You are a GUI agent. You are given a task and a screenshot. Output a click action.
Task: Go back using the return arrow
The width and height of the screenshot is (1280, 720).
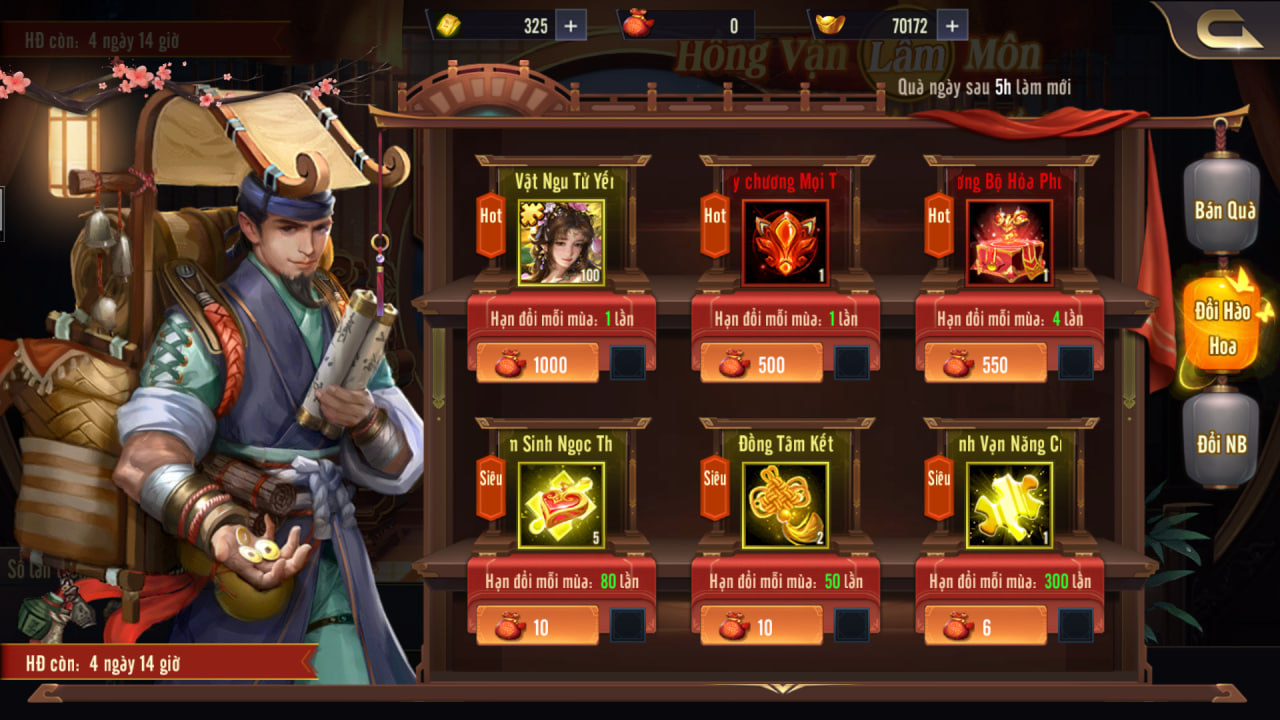(x=1229, y=31)
